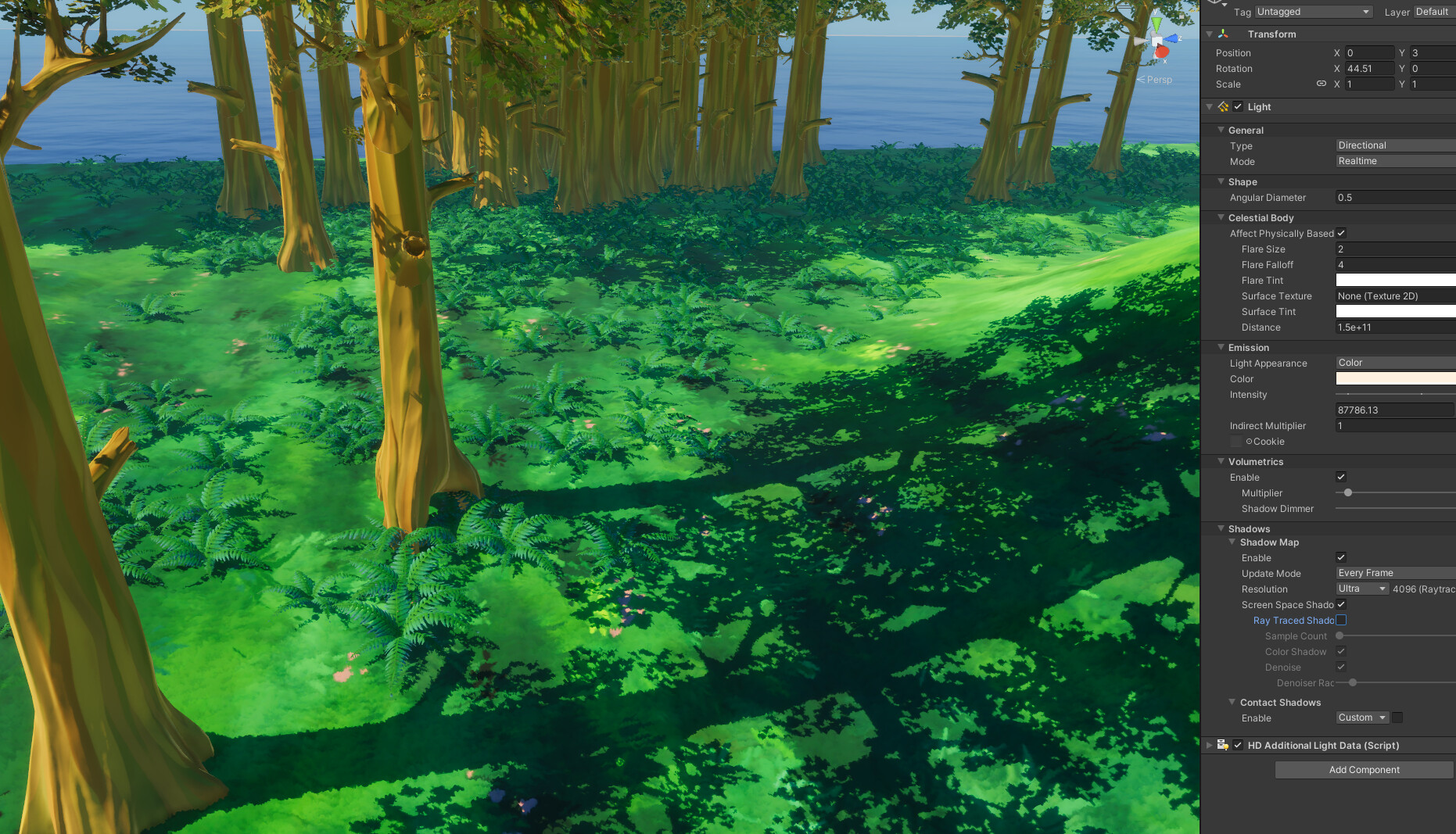Open the shadow Resolution Ultra dropdown
The width and height of the screenshot is (1456, 834).
coord(1361,589)
